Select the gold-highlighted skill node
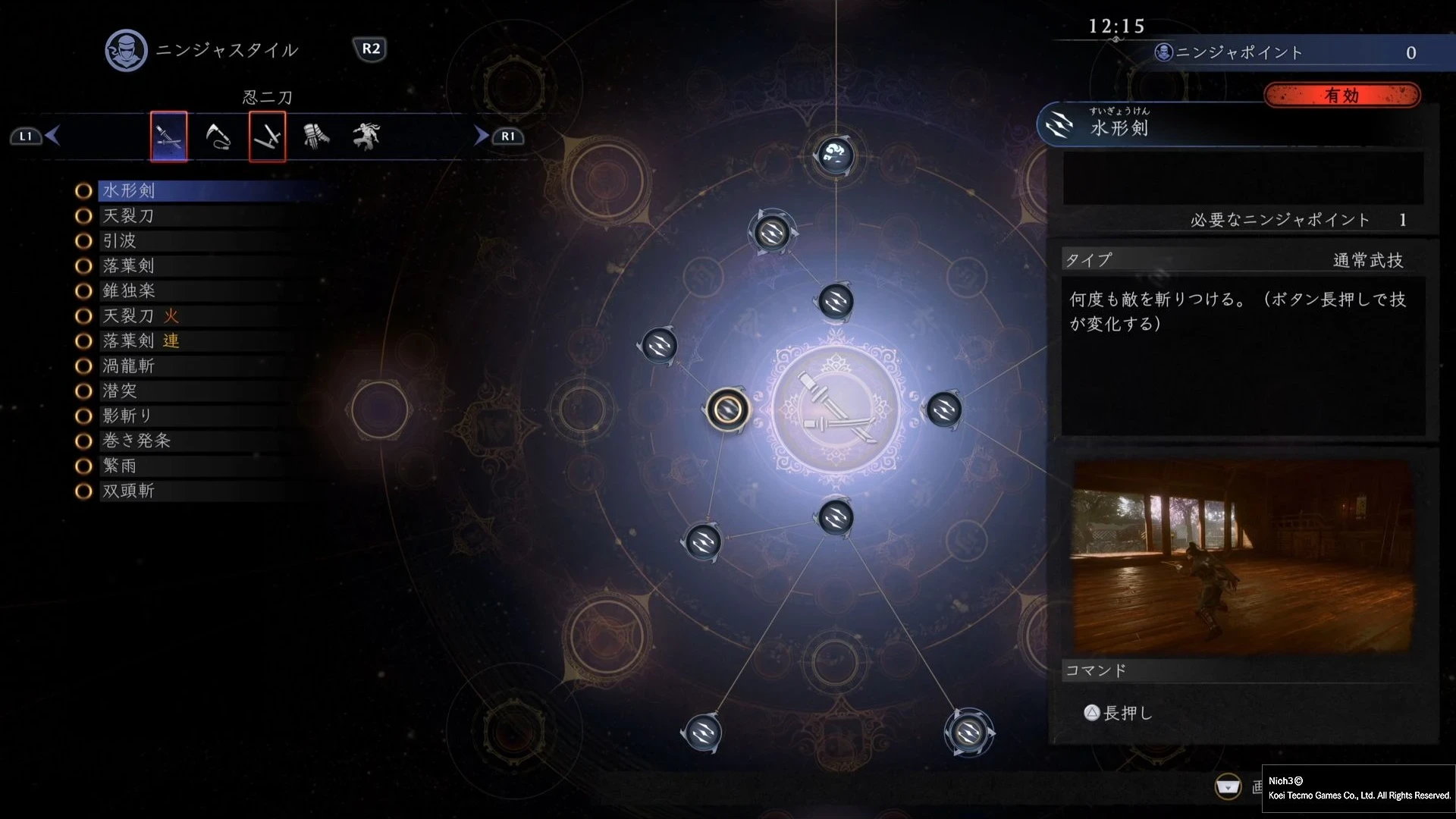This screenshot has width=1456, height=819. (728, 409)
